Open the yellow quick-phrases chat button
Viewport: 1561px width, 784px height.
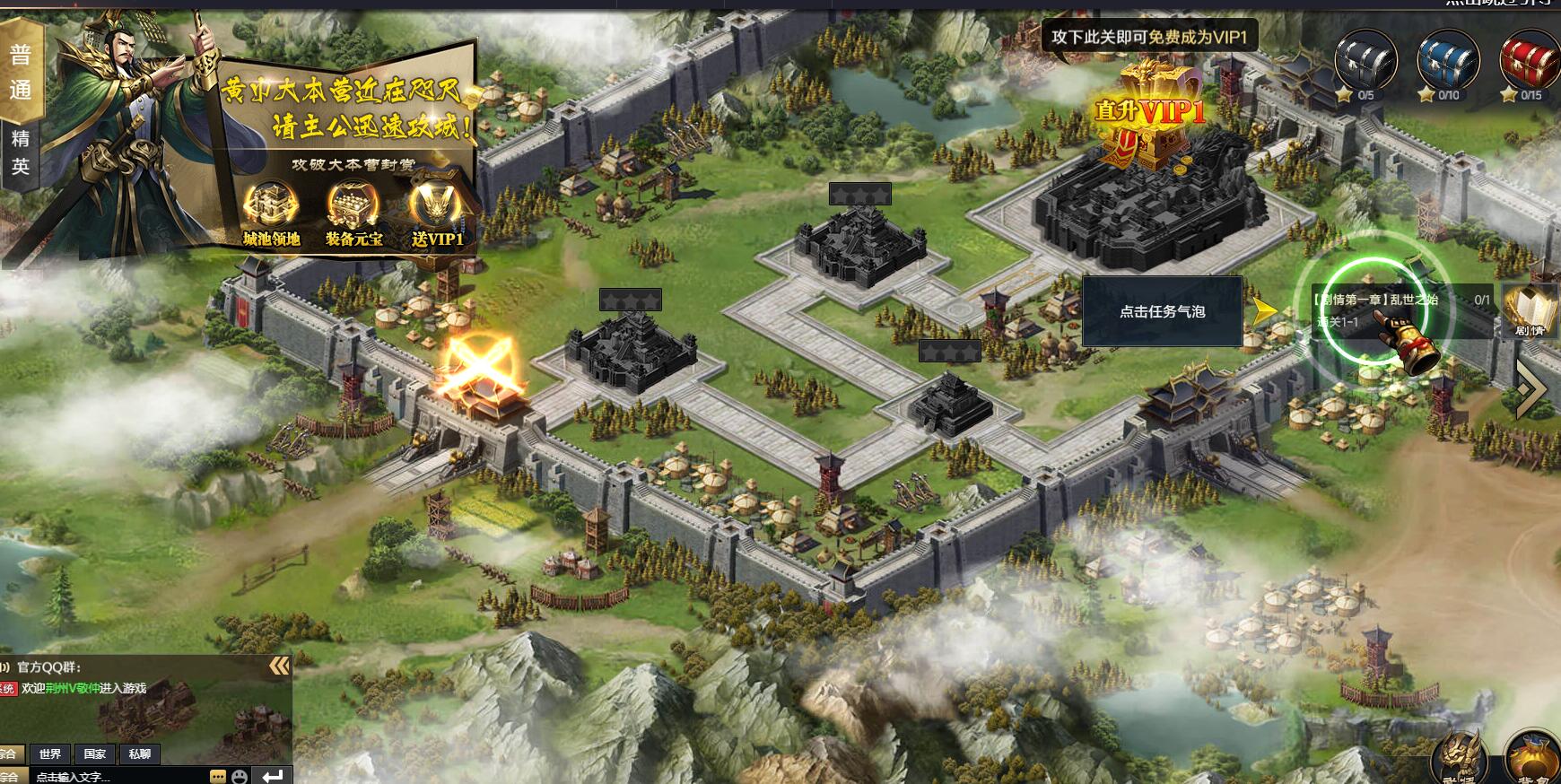point(218,776)
